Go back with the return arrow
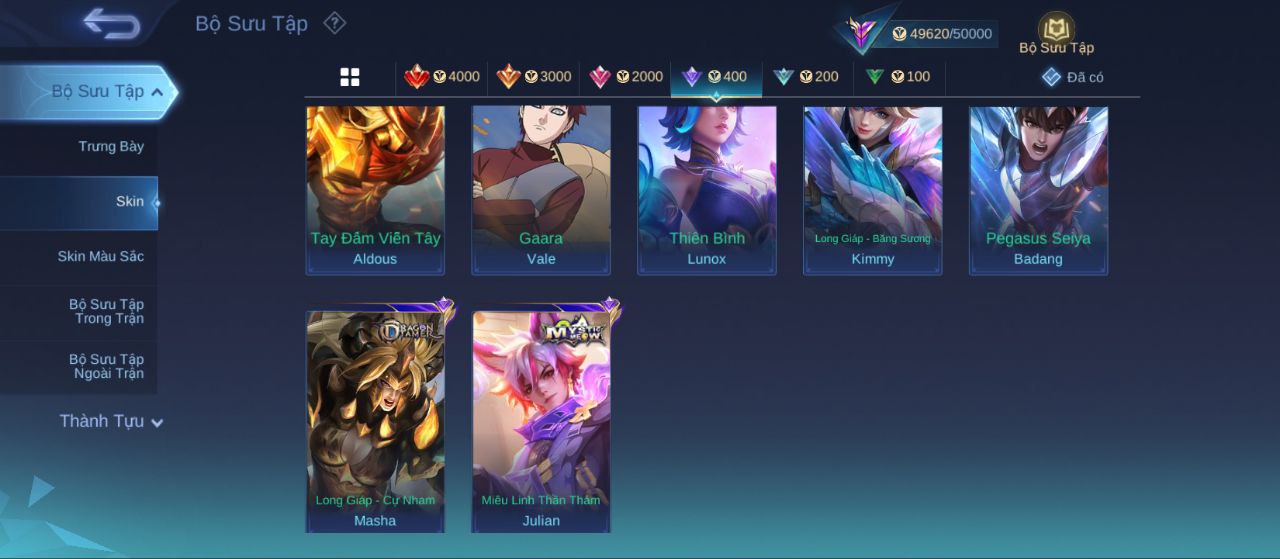Image resolution: width=1280 pixels, height=559 pixels. point(111,23)
